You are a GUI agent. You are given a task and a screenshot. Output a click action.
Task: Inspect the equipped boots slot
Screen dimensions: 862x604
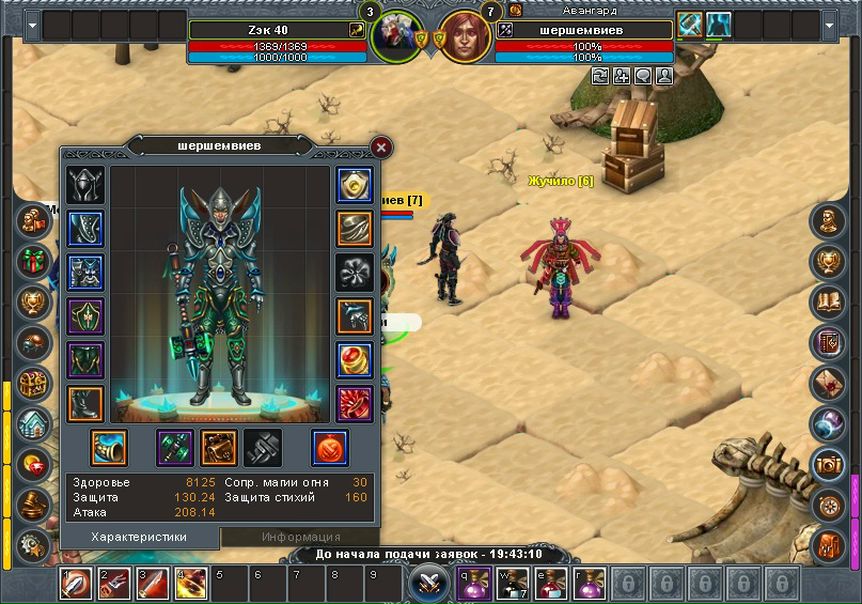[x=85, y=403]
